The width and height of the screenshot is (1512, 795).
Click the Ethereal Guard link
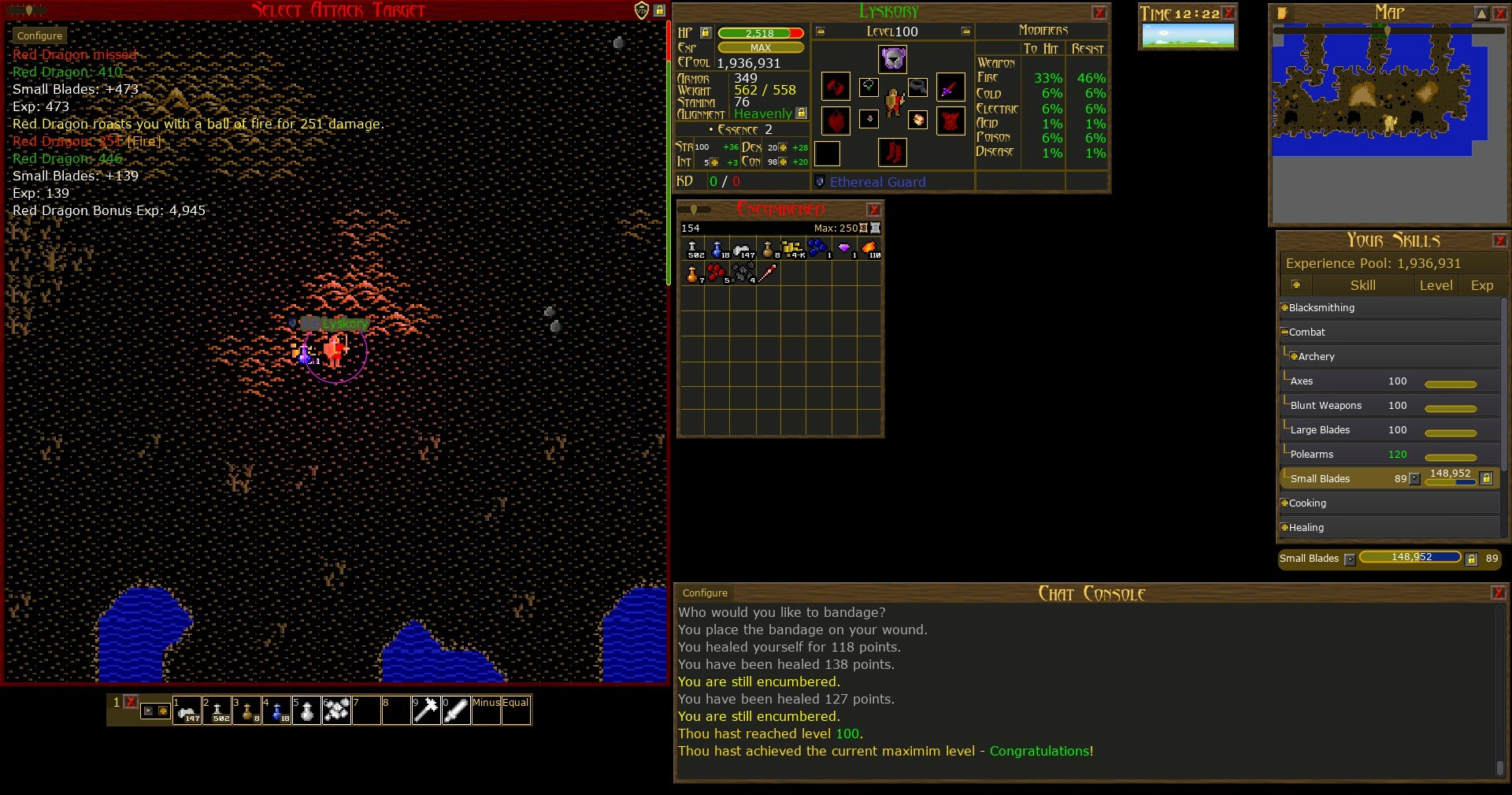click(x=878, y=182)
